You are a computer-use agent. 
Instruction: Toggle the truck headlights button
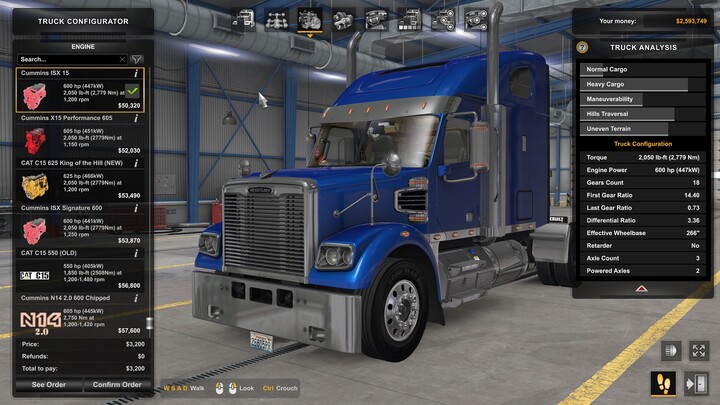tap(670, 351)
